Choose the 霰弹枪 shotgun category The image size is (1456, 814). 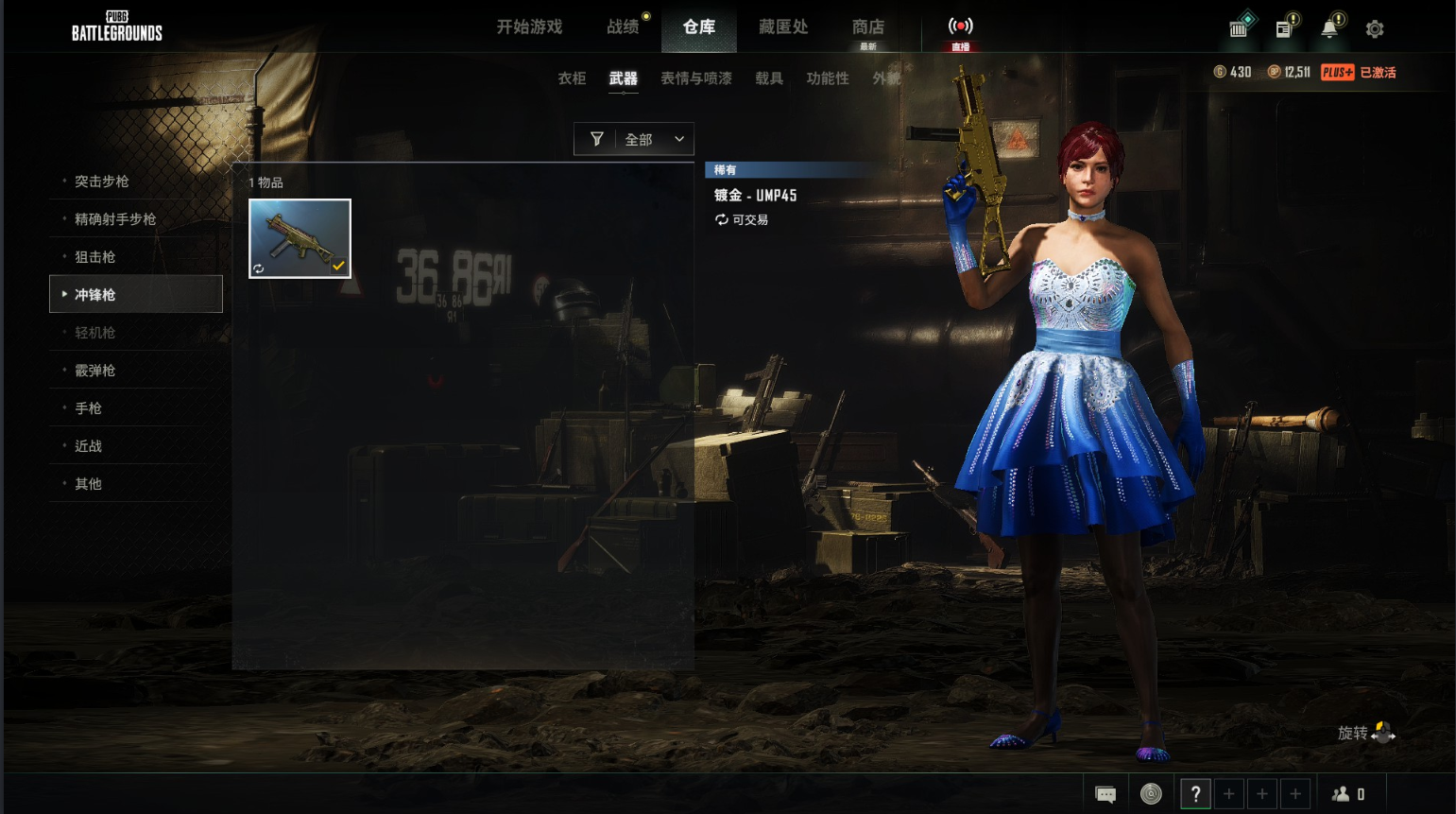pyautogui.click(x=95, y=371)
